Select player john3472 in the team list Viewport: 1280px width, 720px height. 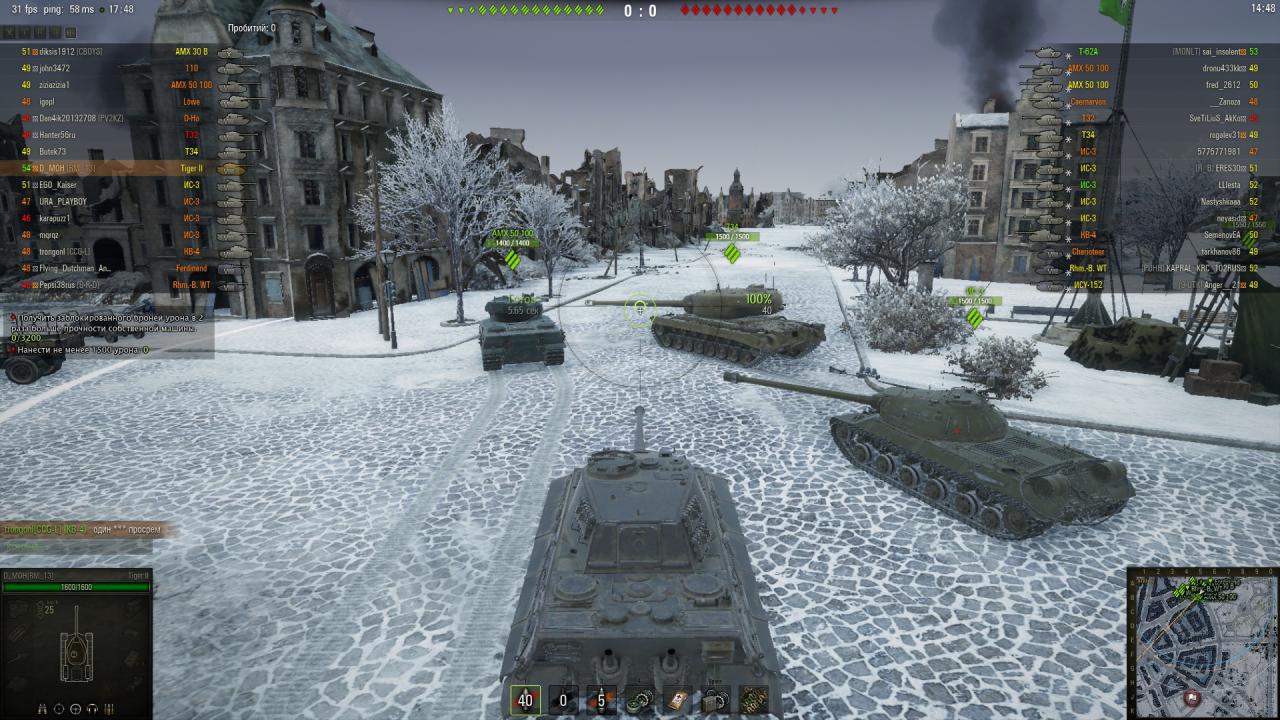pos(60,68)
